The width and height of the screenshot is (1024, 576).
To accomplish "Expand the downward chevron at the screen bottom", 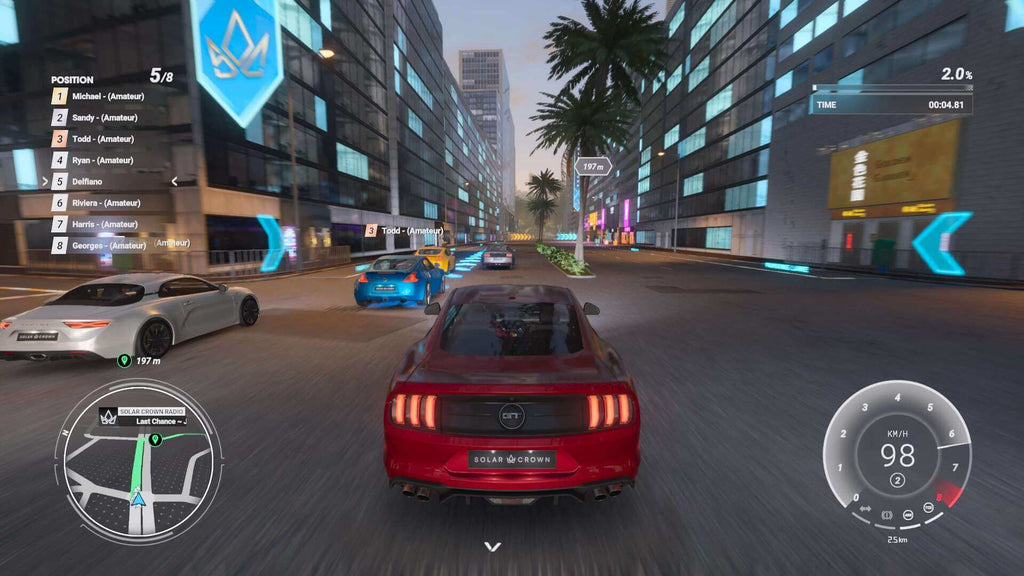I will (491, 546).
